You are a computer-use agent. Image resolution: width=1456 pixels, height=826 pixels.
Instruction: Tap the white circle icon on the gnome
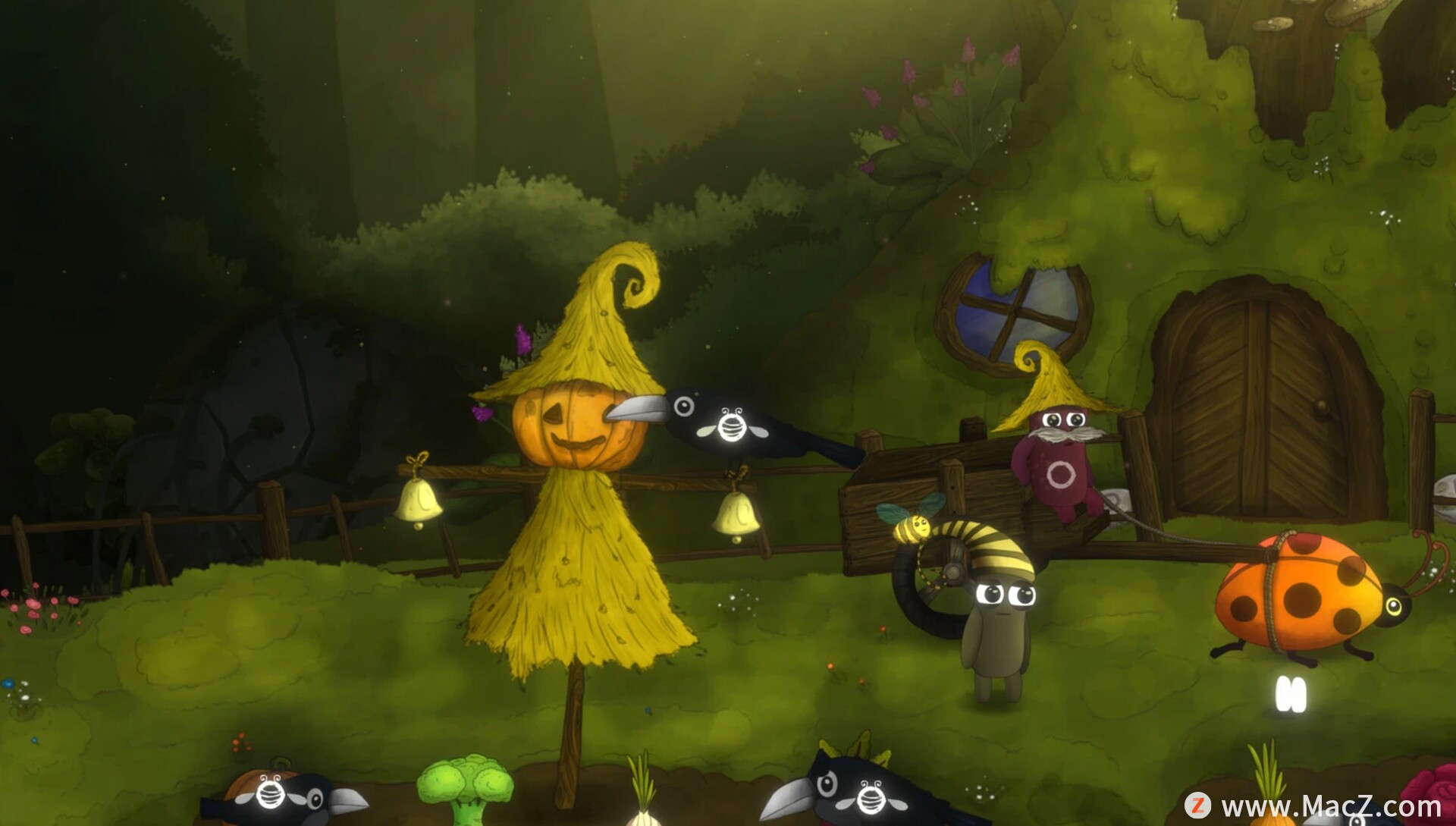coord(1061,475)
